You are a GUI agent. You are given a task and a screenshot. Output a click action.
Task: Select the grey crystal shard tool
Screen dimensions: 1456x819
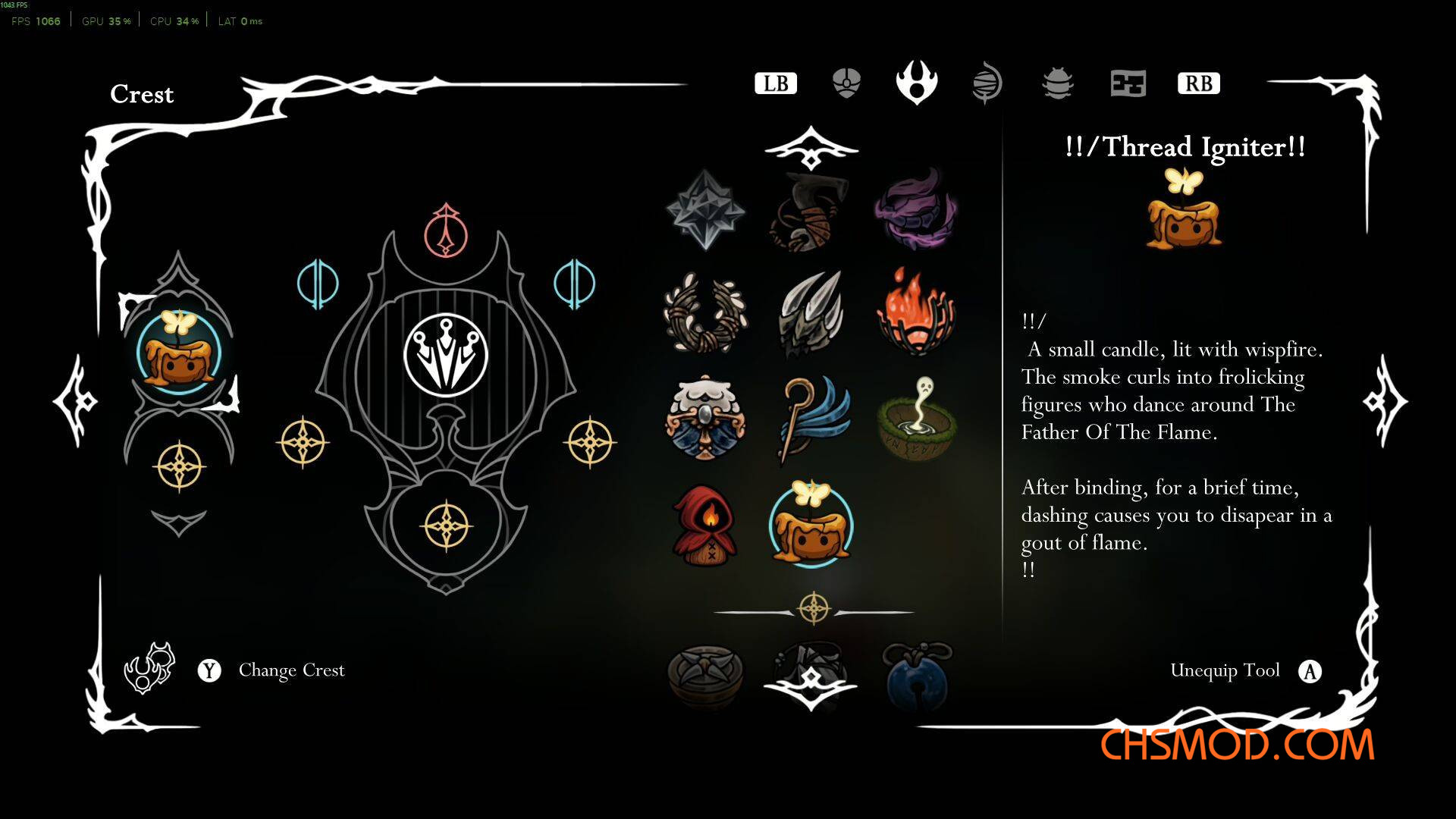pyautogui.click(x=705, y=209)
